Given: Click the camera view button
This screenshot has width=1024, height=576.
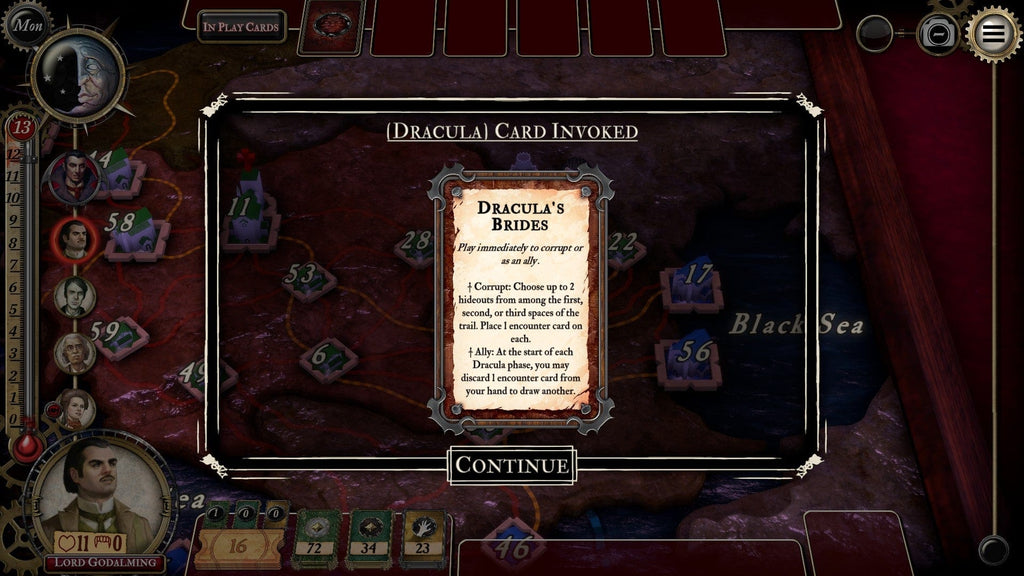Looking at the screenshot, I should point(938,35).
